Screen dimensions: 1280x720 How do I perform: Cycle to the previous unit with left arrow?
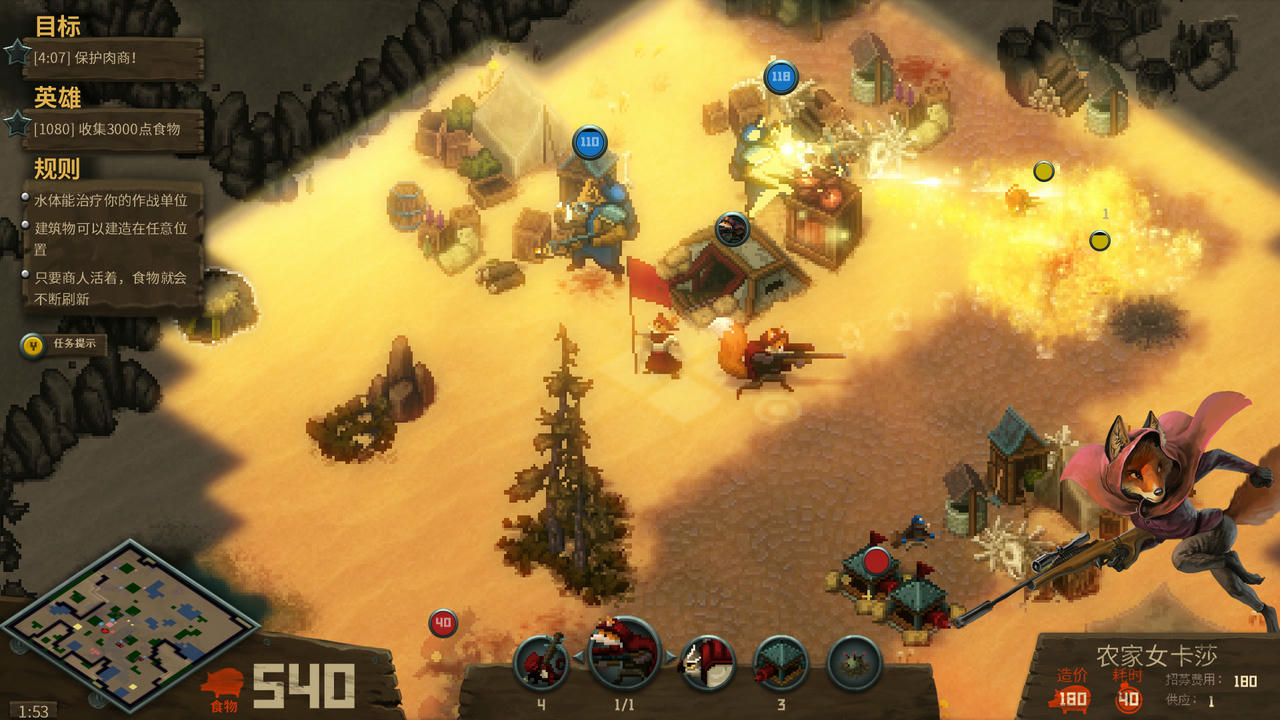(577, 656)
